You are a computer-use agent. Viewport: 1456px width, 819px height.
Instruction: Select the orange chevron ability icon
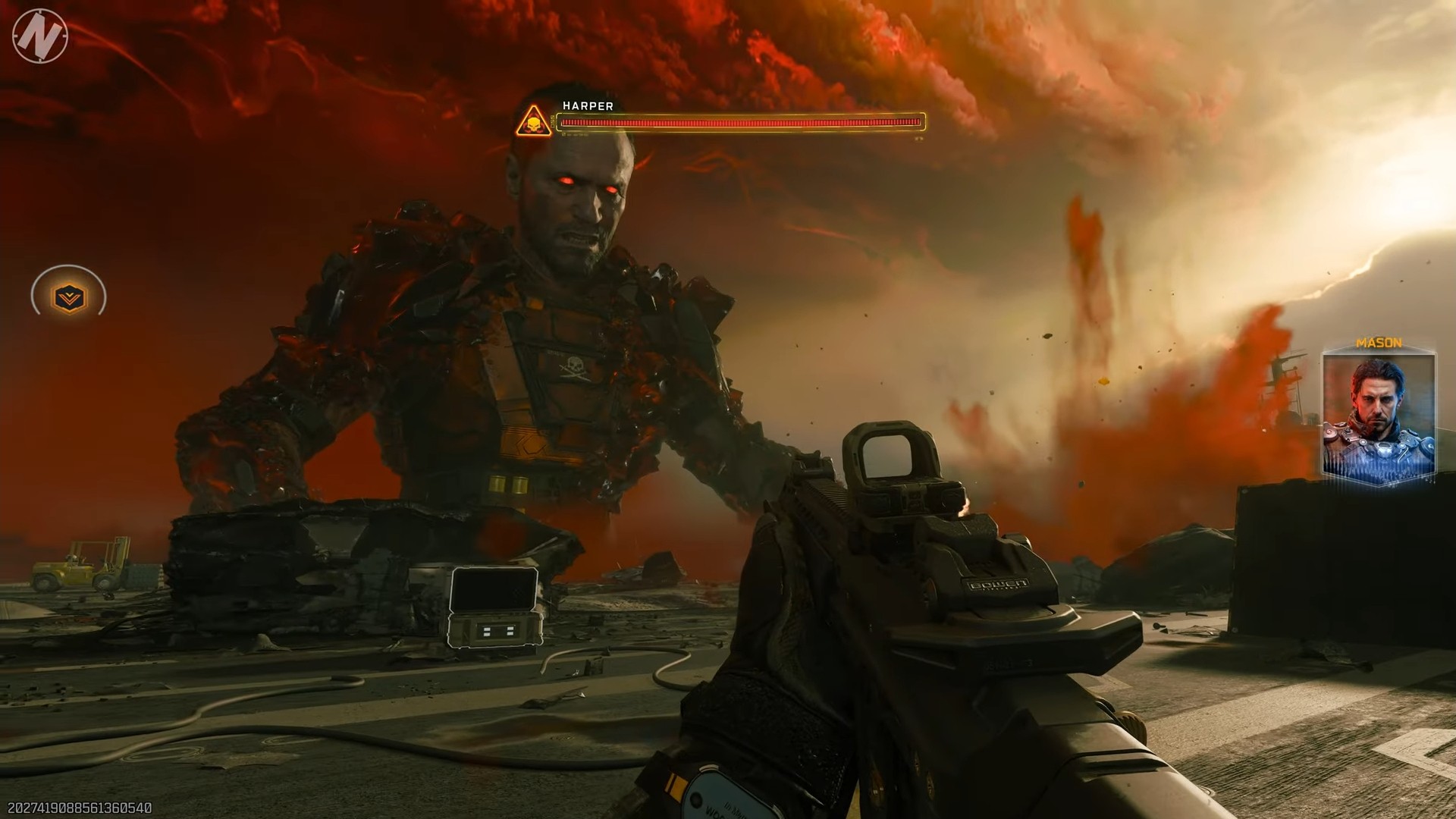69,297
